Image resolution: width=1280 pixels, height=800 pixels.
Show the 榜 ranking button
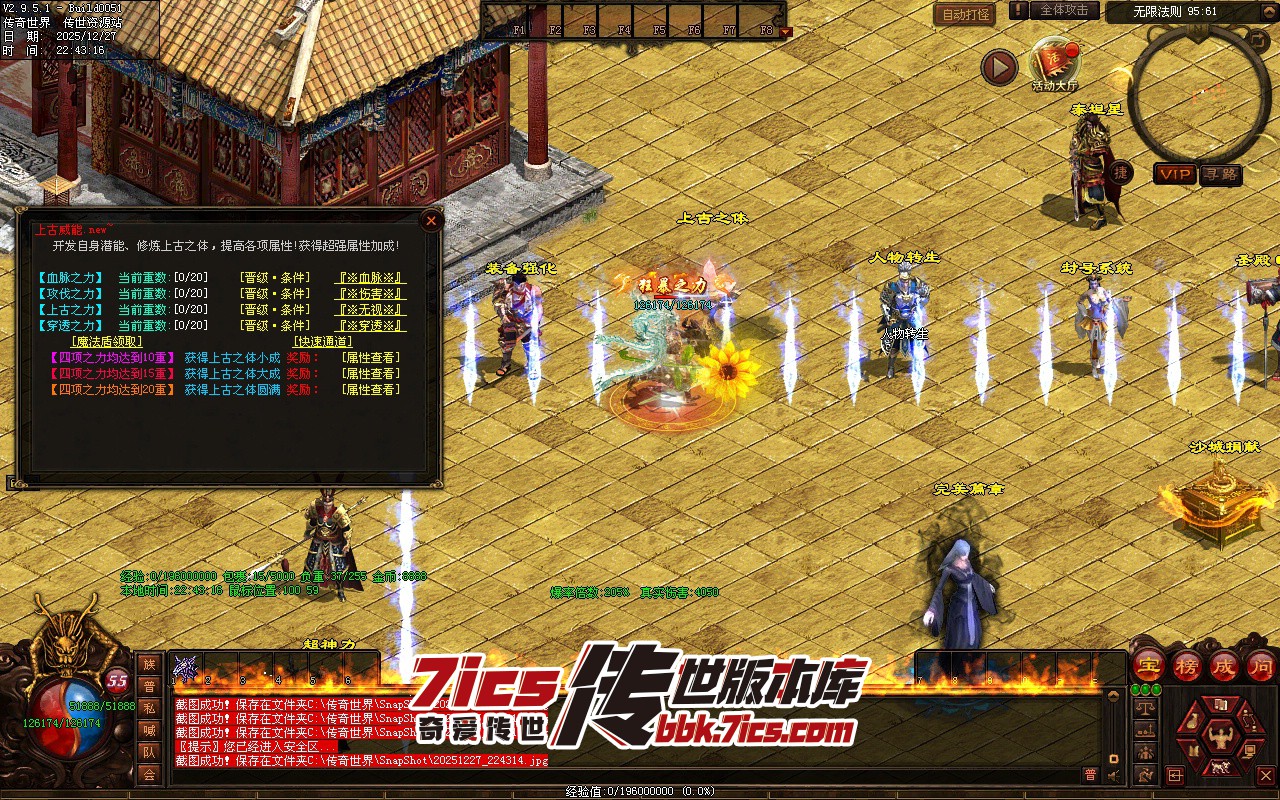tap(1187, 665)
